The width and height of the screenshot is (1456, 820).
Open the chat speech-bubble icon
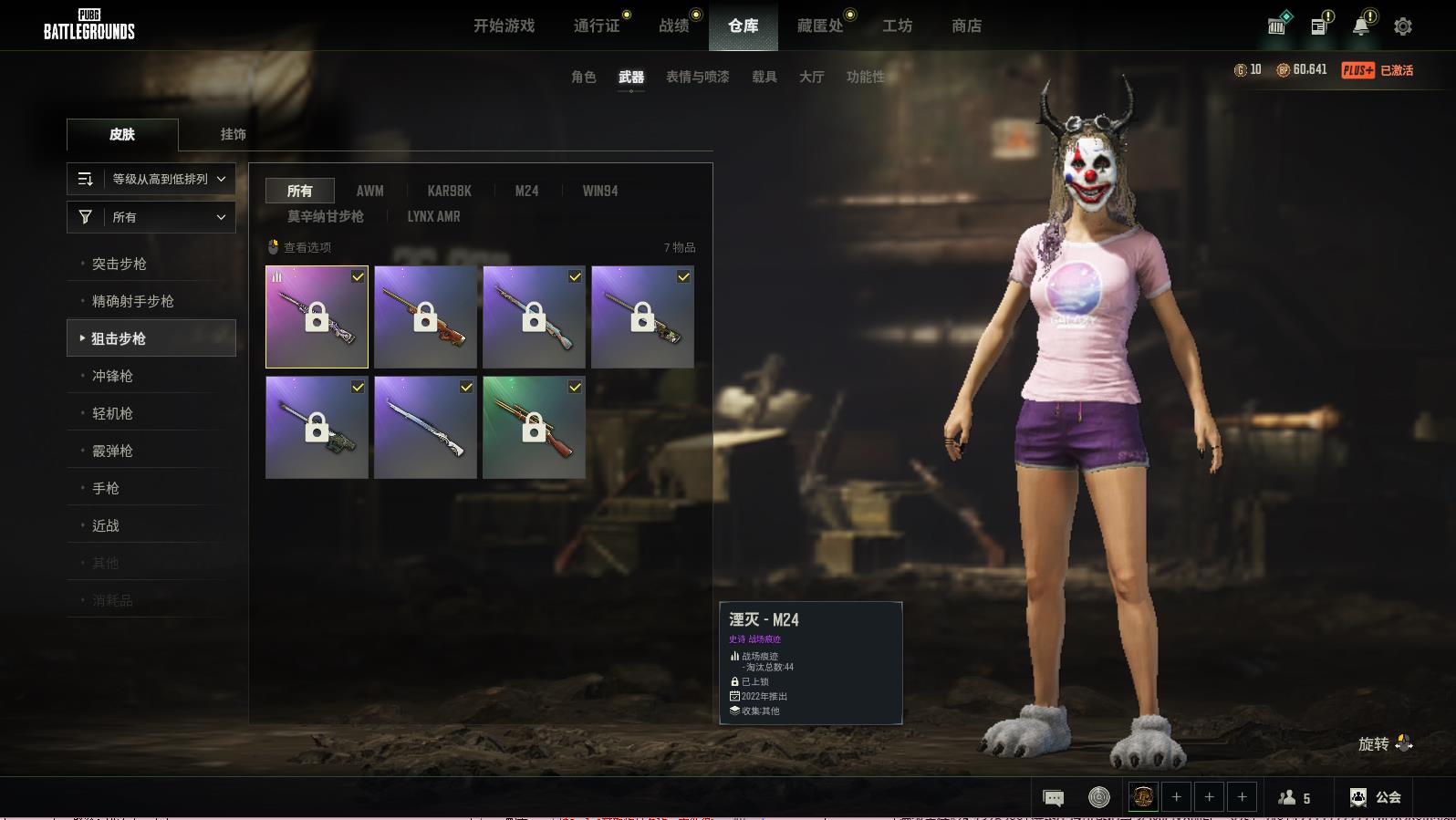point(1053,798)
